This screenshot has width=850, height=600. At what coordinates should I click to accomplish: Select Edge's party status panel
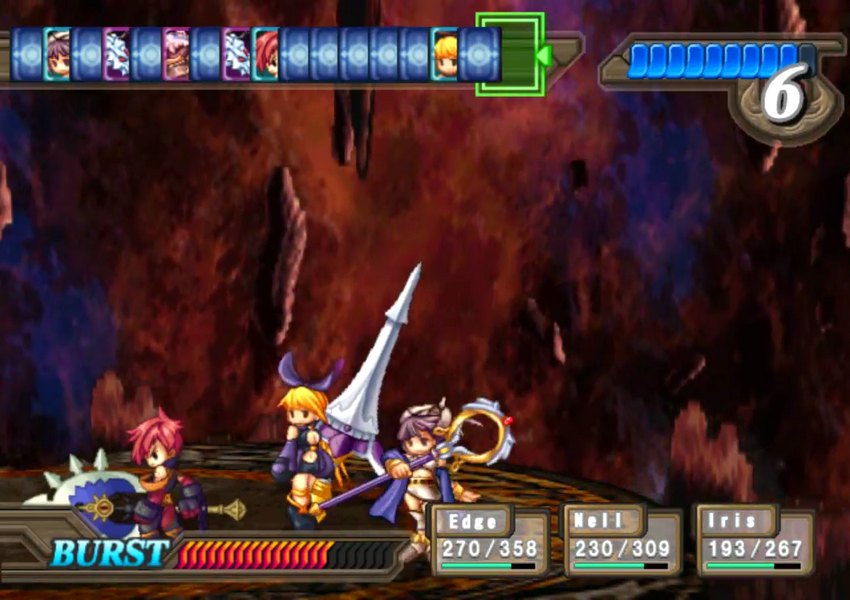click(490, 541)
